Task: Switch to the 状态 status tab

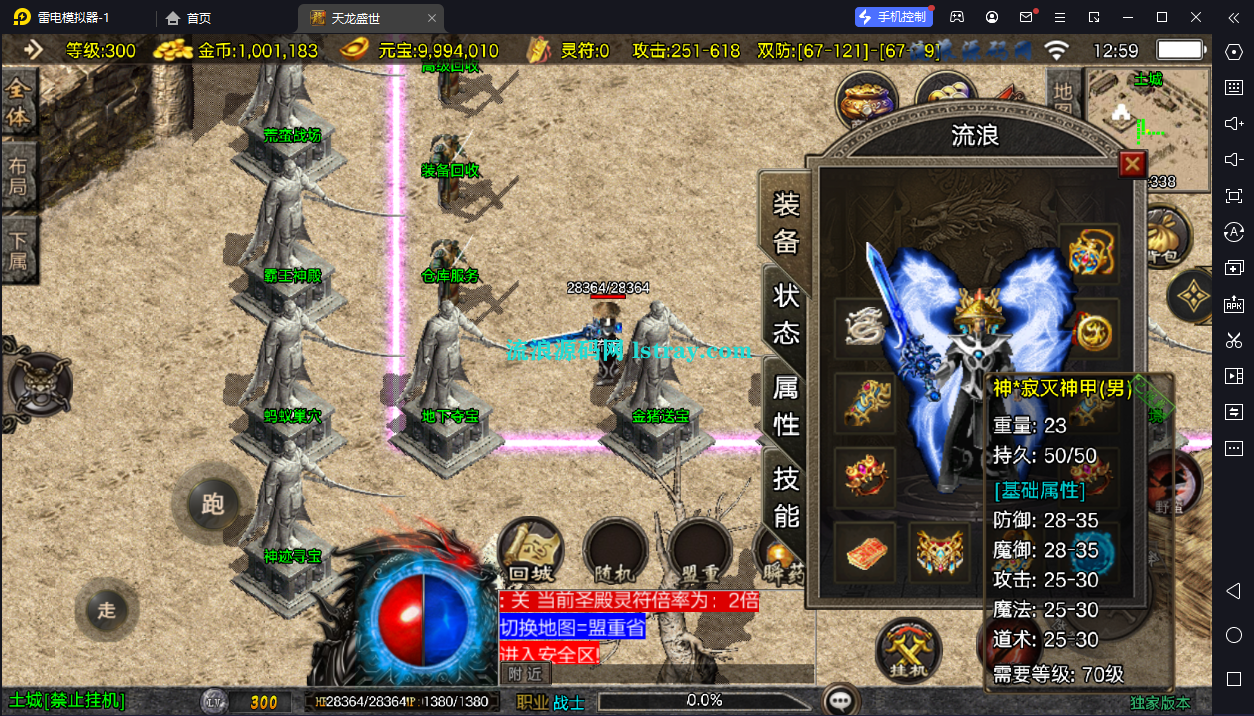Action: (786, 312)
